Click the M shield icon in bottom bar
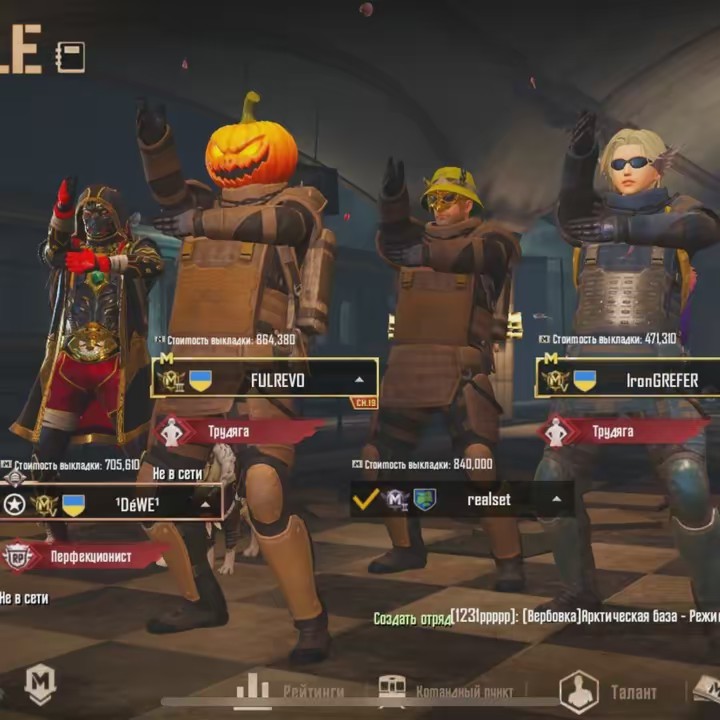 pos(40,685)
